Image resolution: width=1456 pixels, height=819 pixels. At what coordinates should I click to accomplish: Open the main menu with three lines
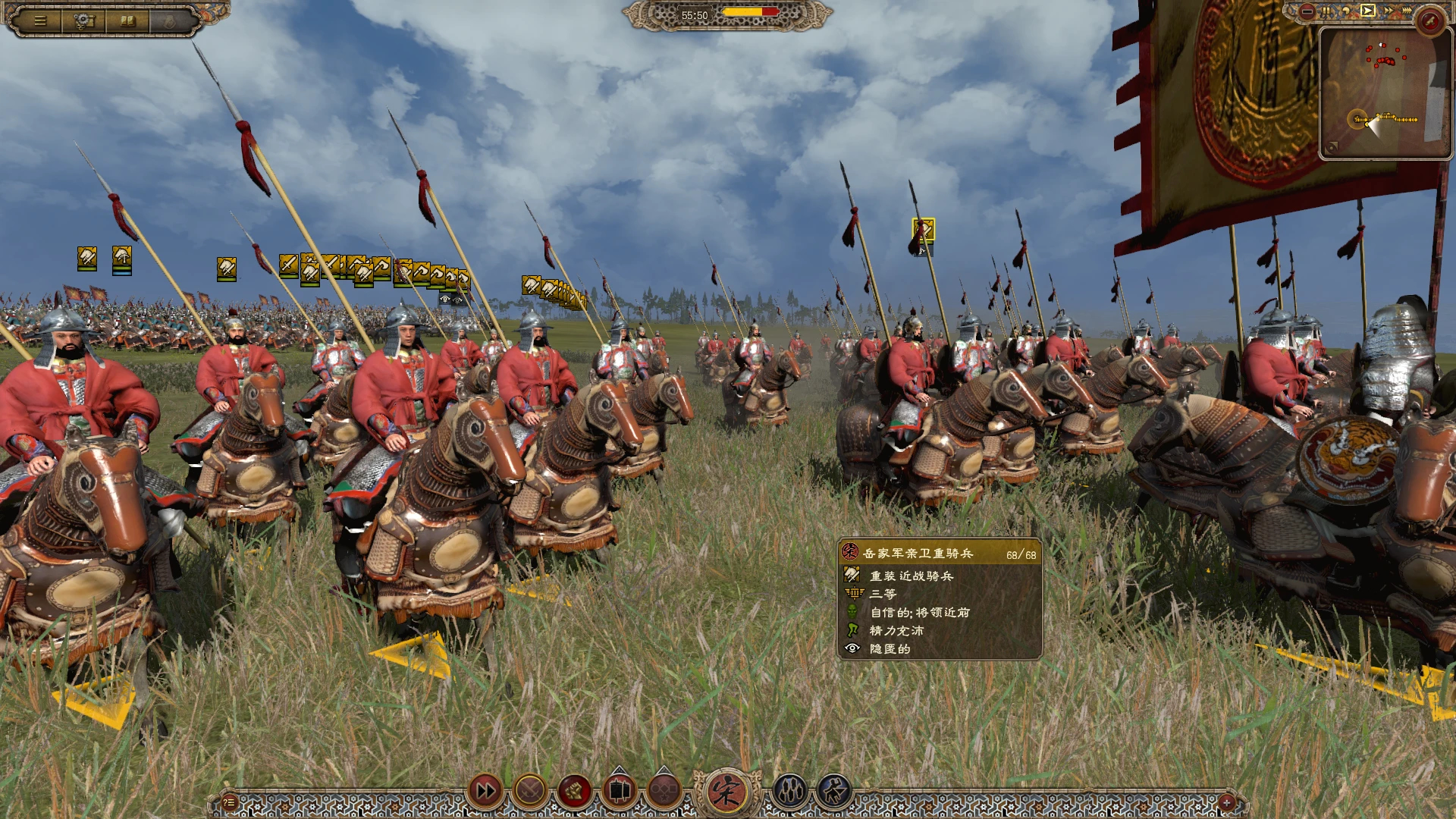(40, 20)
